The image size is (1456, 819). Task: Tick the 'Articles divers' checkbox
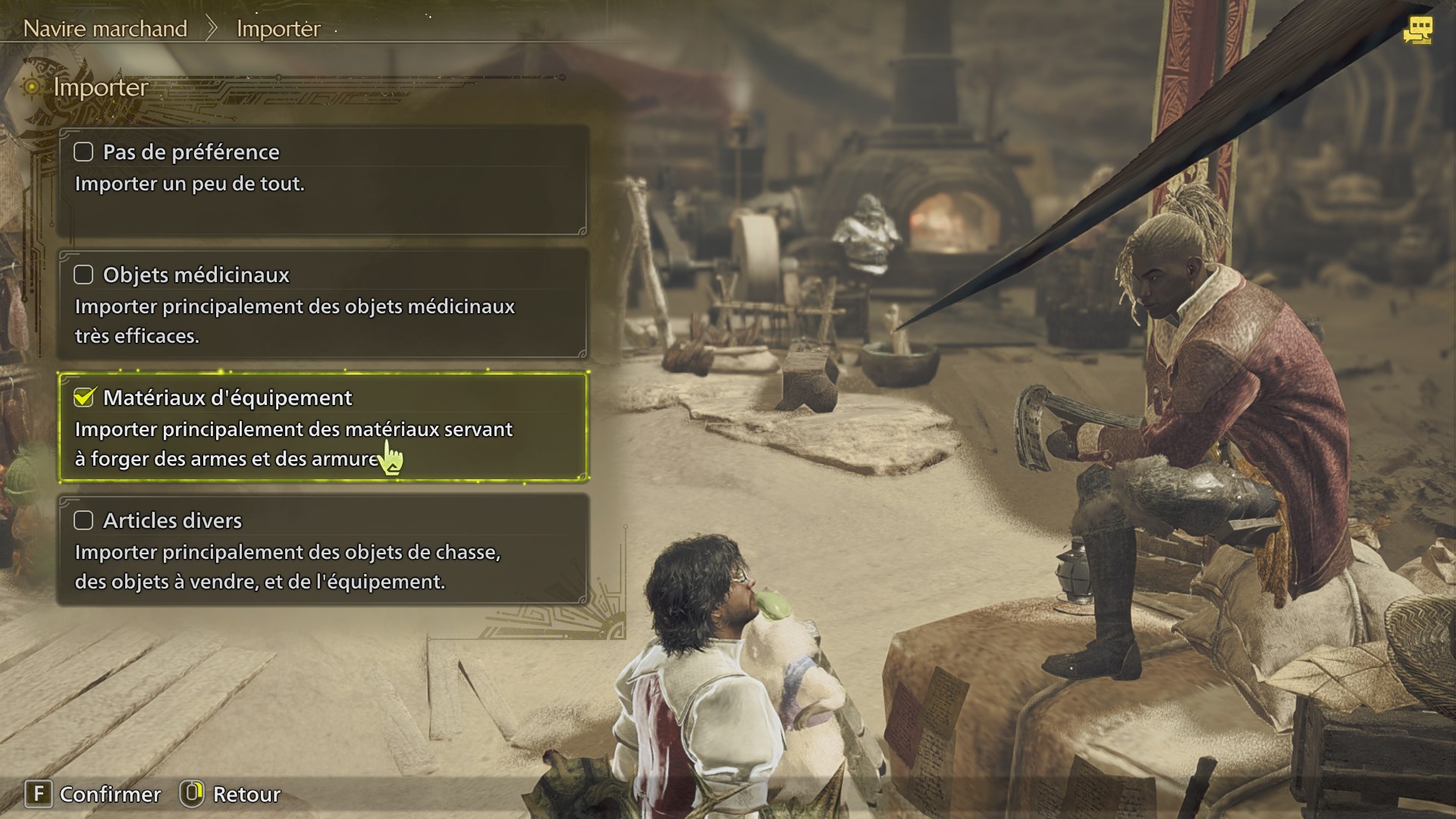83,520
